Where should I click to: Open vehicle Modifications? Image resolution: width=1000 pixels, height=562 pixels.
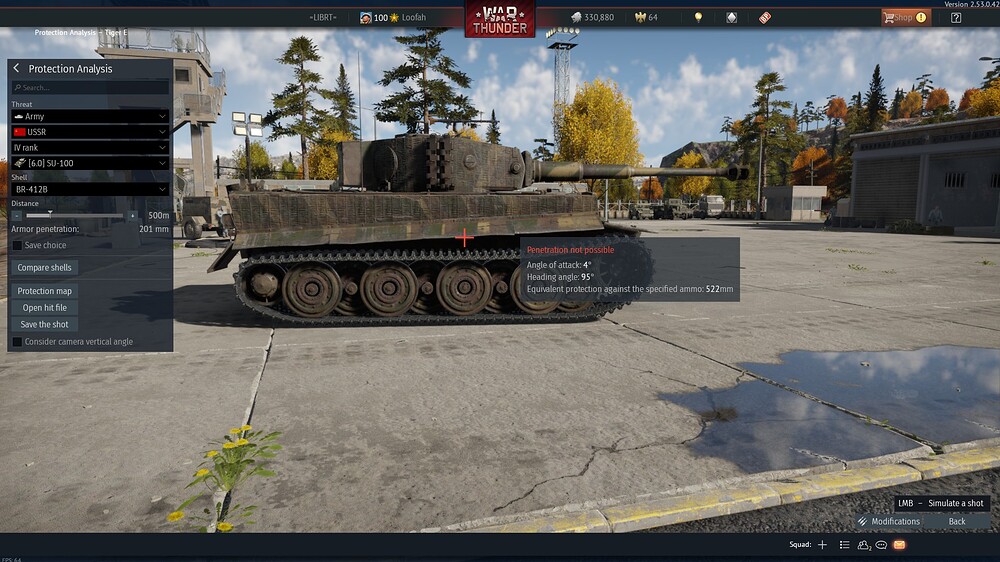click(x=888, y=521)
